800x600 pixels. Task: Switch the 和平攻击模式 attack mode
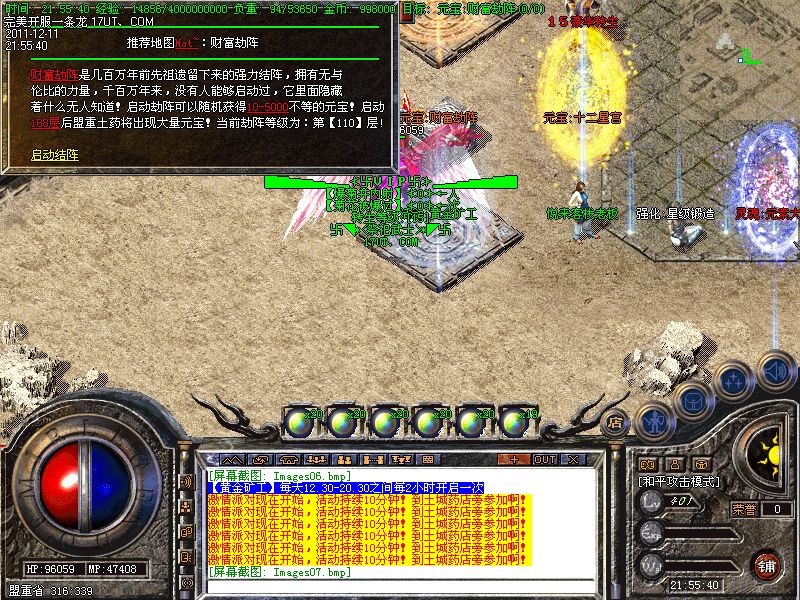tap(680, 481)
